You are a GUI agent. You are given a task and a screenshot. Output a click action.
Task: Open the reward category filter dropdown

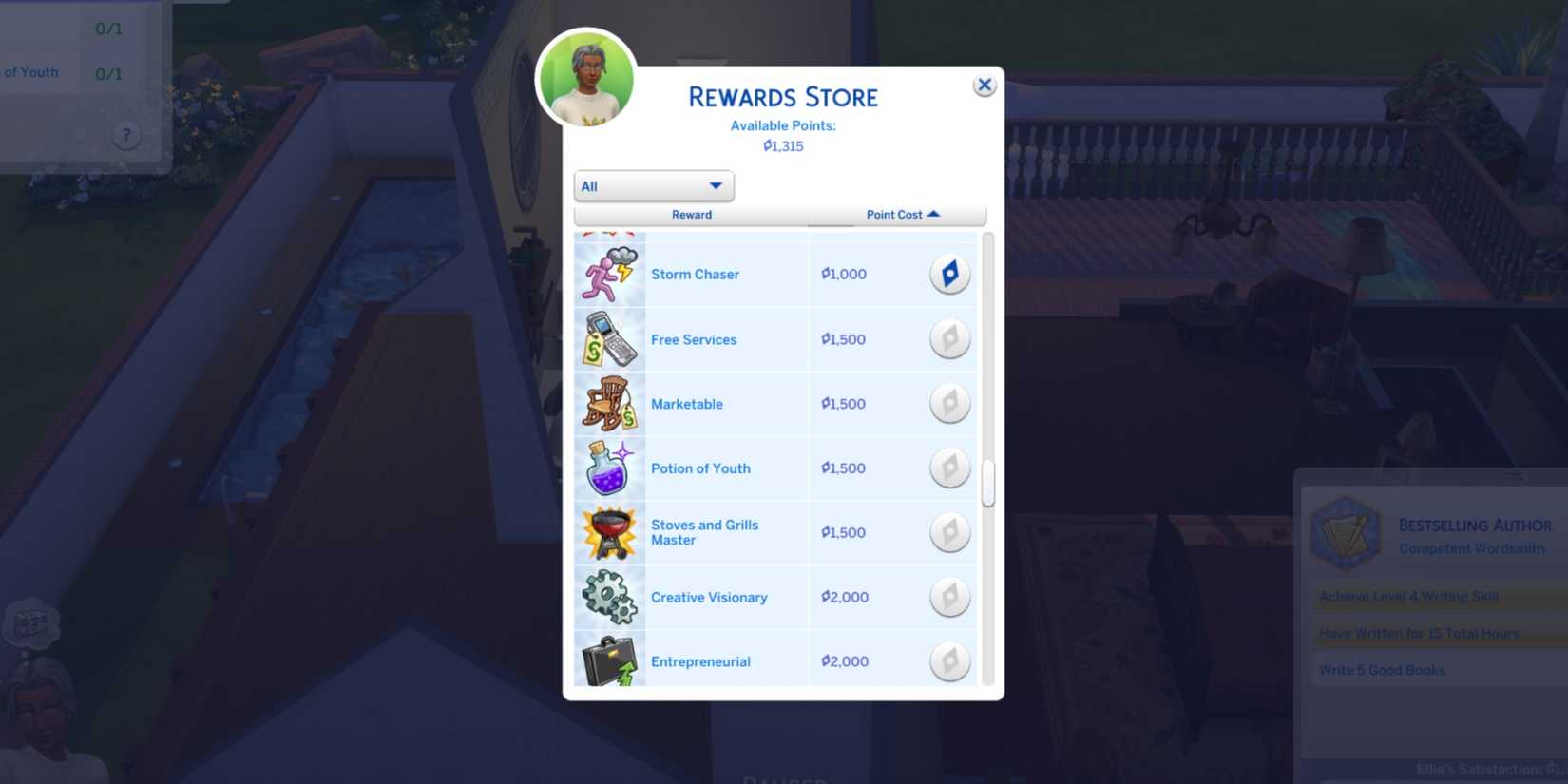tap(653, 185)
